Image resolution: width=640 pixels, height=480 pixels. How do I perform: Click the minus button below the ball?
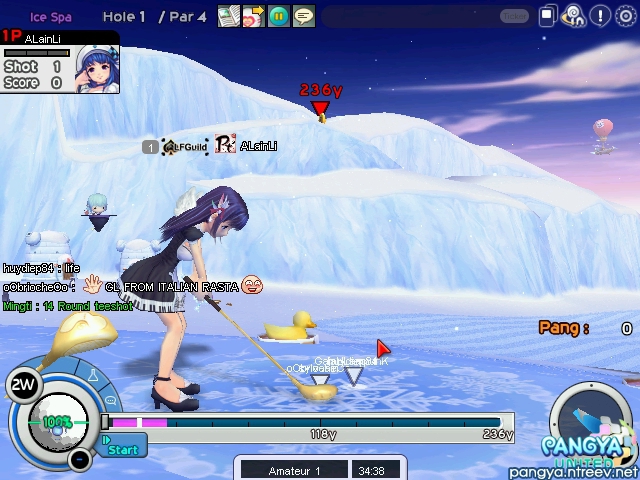[81, 459]
